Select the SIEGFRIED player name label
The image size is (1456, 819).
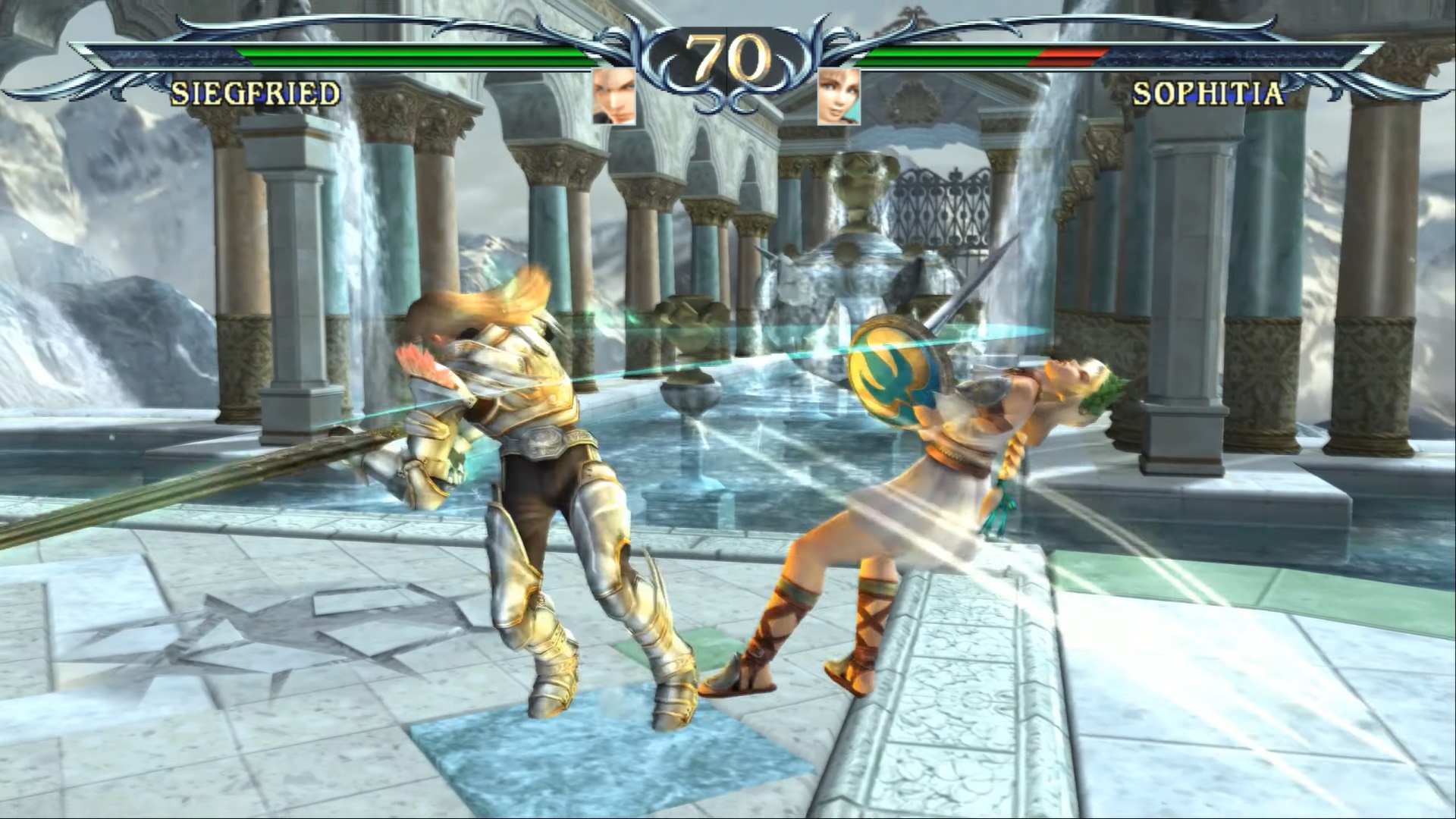[x=256, y=94]
